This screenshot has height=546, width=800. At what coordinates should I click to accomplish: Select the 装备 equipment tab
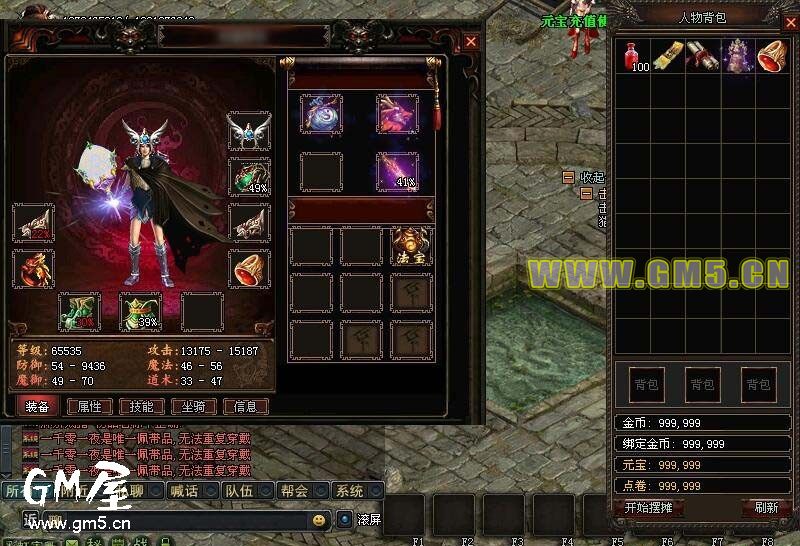pos(38,406)
